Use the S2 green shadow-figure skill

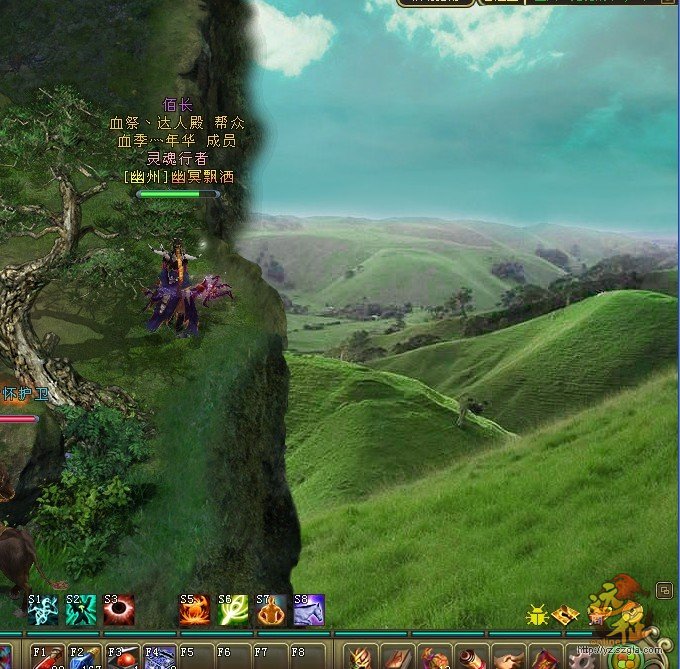coord(81,609)
